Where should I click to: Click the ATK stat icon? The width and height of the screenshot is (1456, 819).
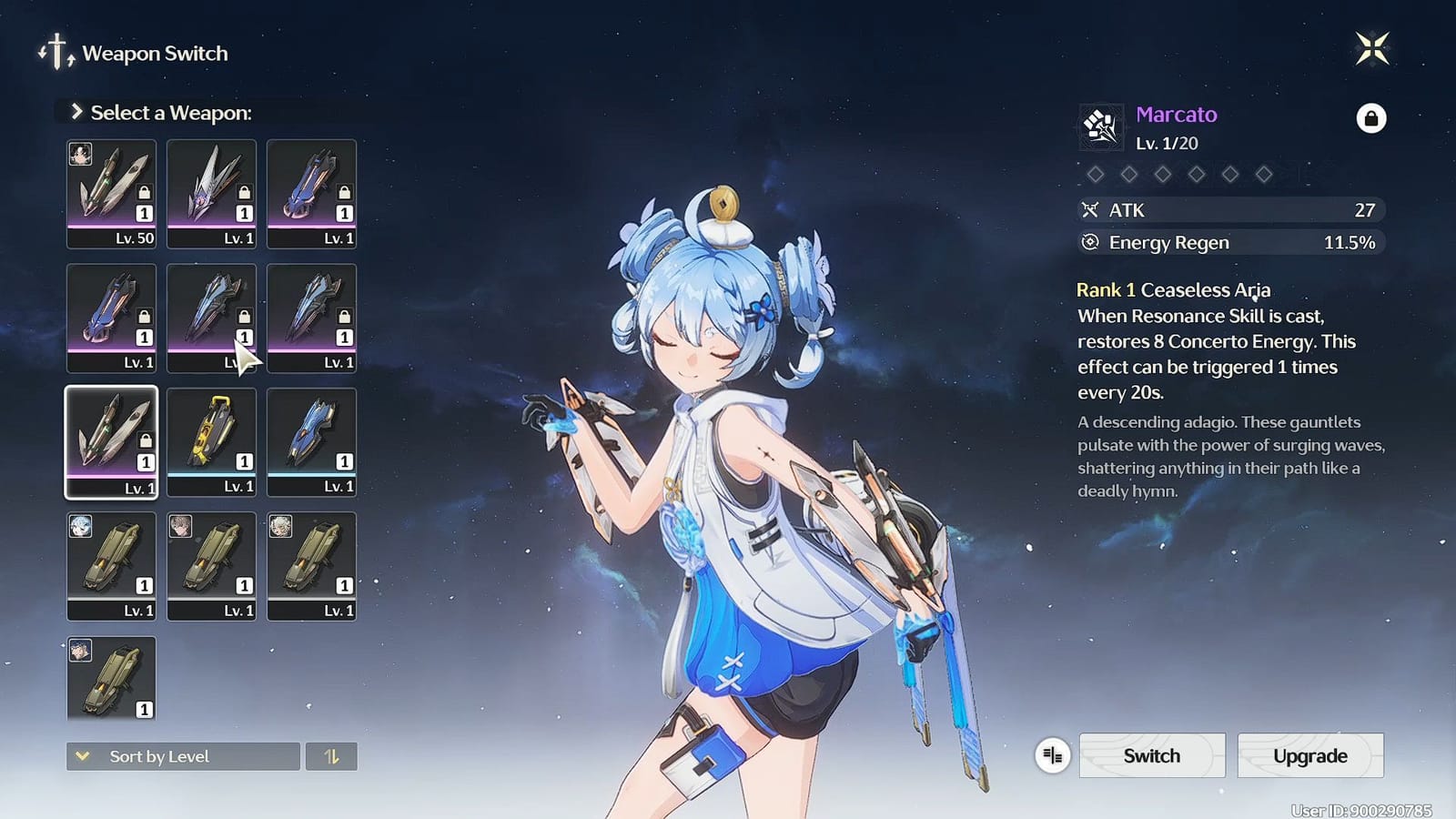pos(1090,210)
